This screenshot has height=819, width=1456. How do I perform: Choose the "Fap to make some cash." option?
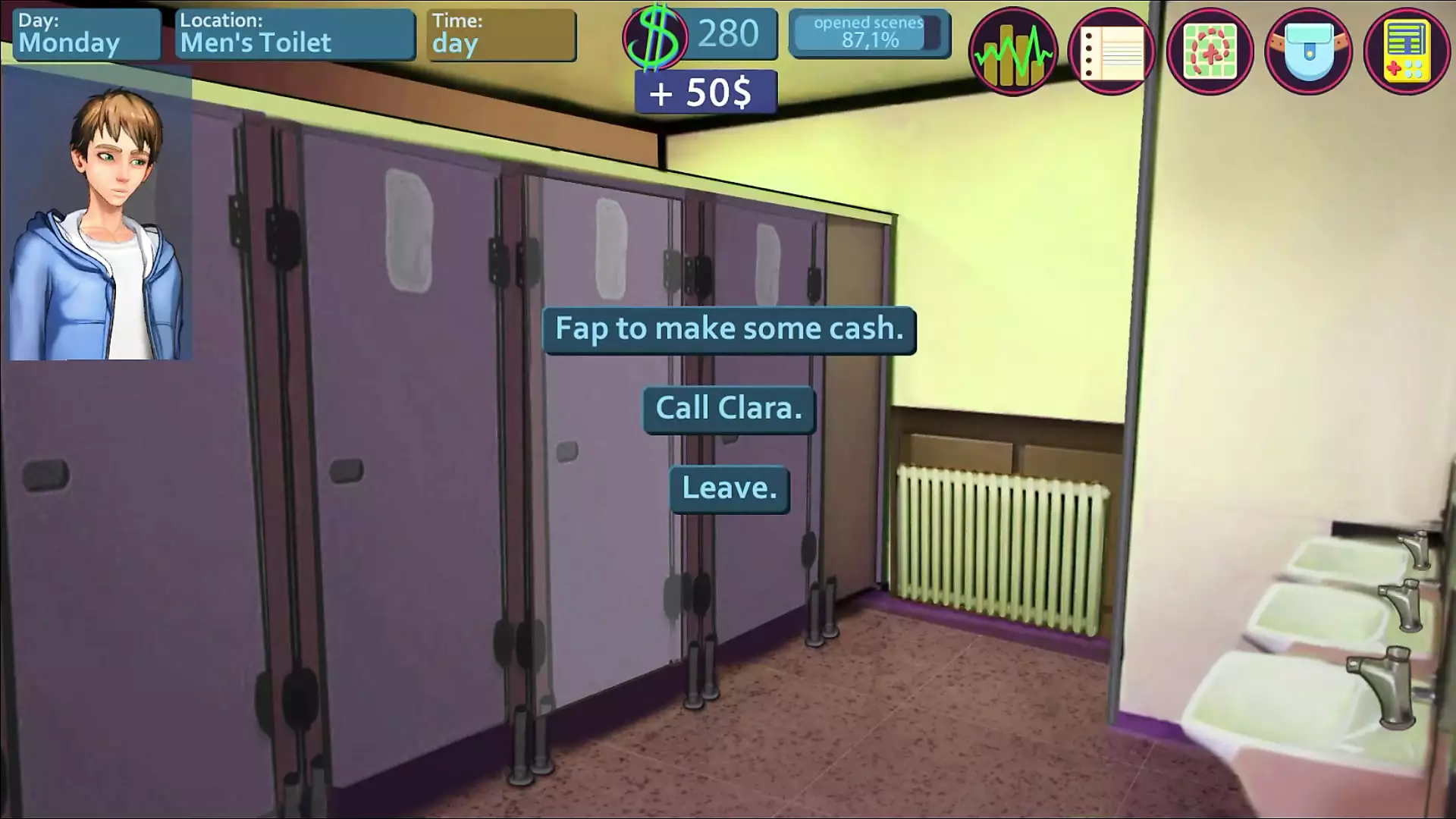pyautogui.click(x=729, y=330)
